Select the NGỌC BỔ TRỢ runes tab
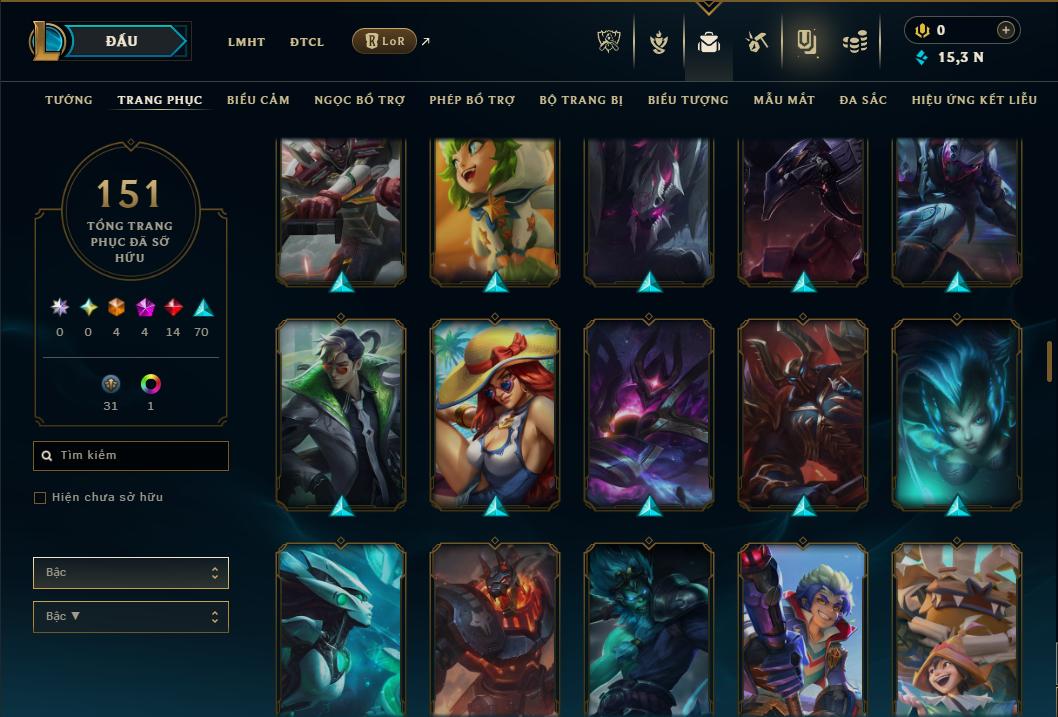Viewport: 1058px width, 717px height. [359, 100]
